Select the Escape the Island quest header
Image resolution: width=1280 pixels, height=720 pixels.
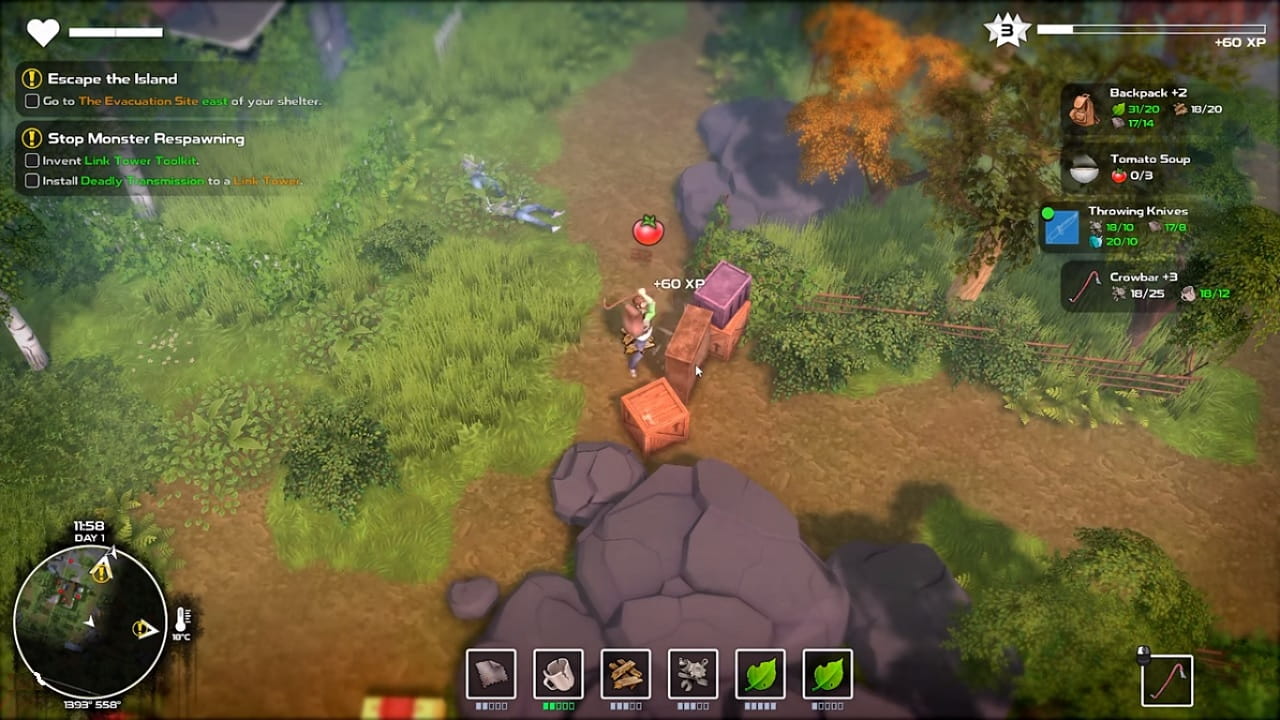(x=111, y=79)
